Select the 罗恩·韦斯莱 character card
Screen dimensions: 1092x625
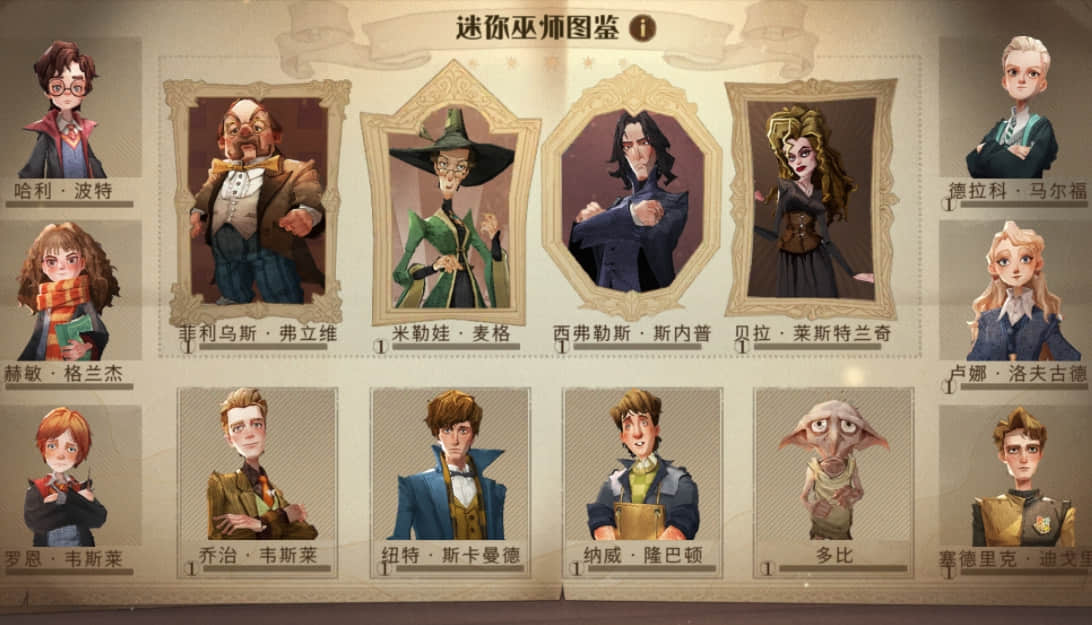coord(66,482)
